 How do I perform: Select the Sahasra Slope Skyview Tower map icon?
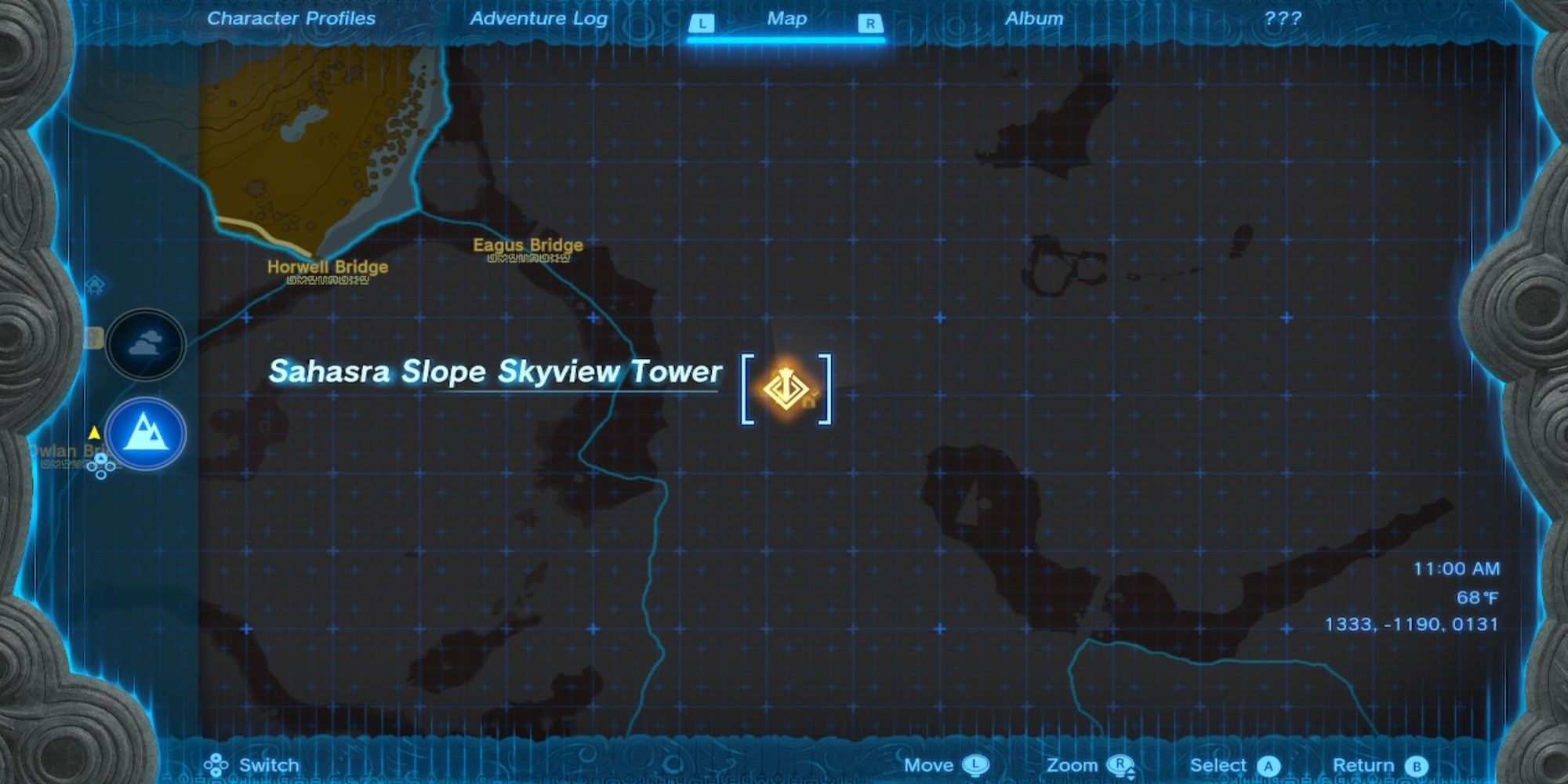(x=786, y=388)
